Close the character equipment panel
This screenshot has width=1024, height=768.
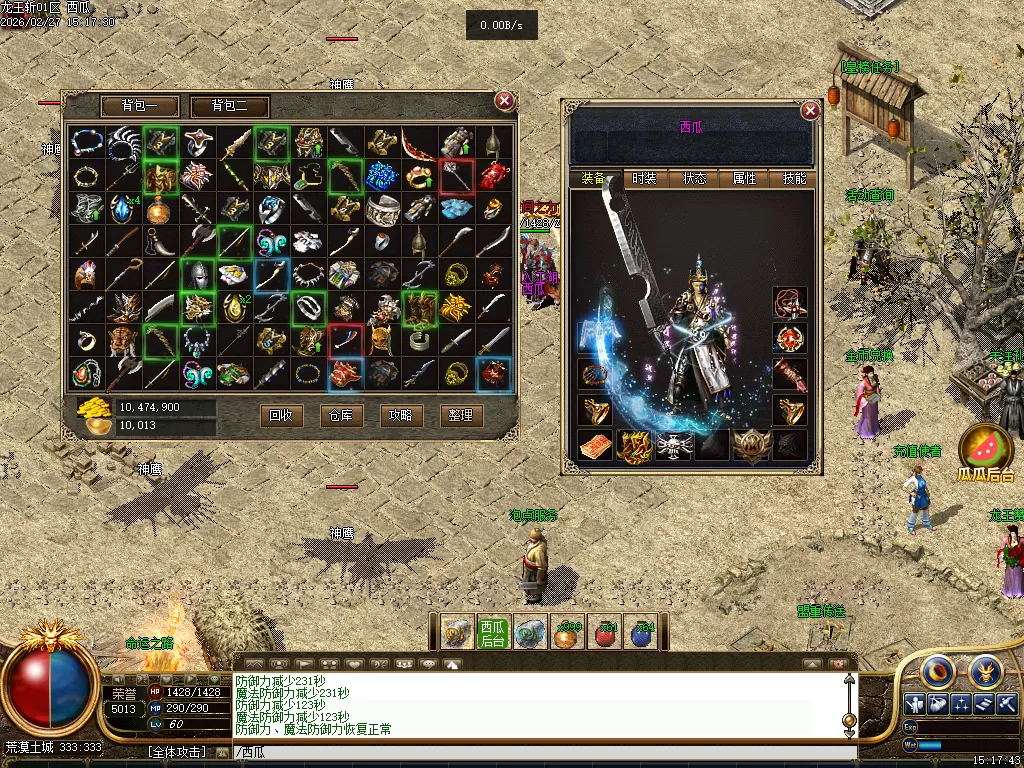pos(810,110)
